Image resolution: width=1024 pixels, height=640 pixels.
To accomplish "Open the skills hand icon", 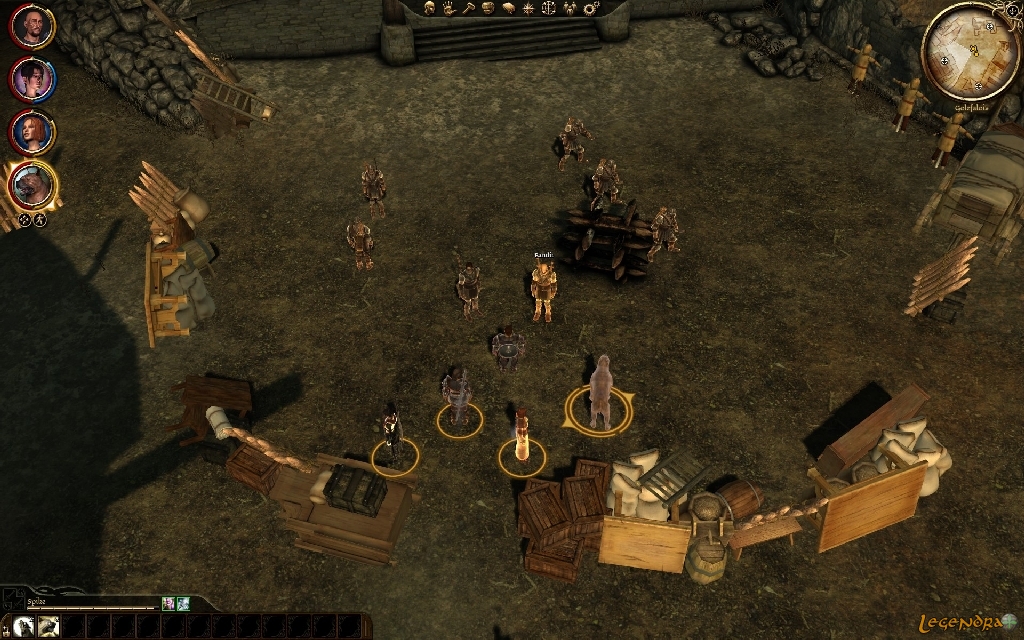I will tap(448, 8).
